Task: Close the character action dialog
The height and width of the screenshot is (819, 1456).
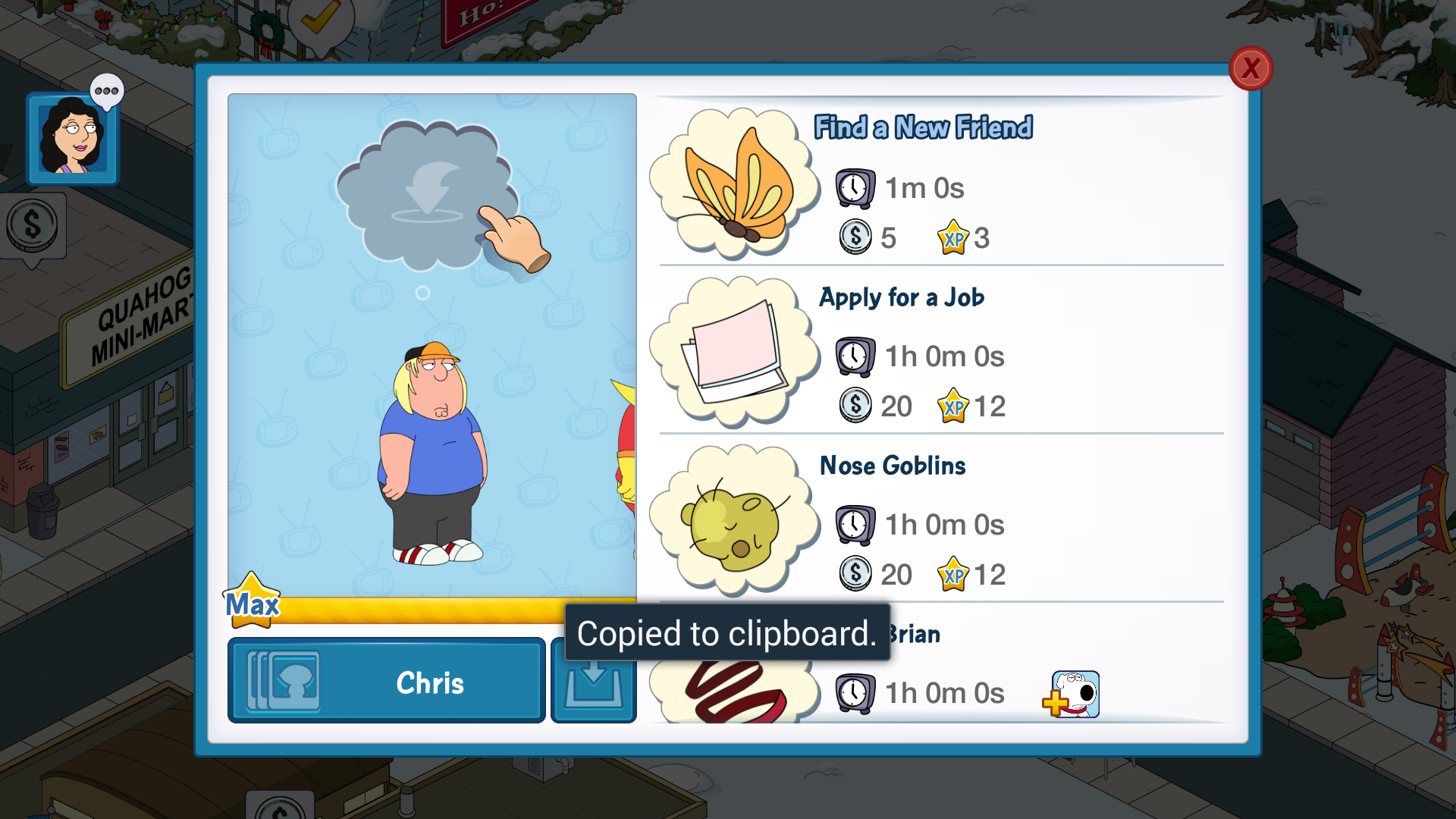Action: tap(1250, 69)
